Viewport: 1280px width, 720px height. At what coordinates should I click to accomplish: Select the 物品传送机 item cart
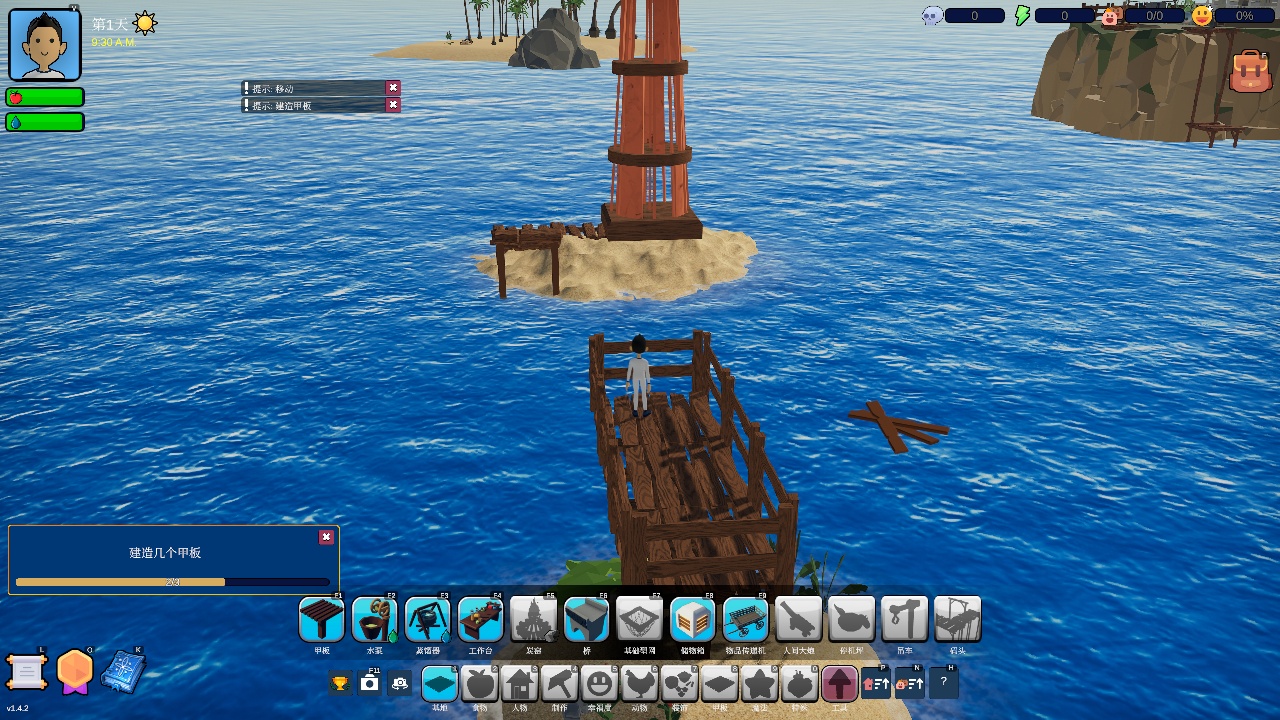point(745,620)
